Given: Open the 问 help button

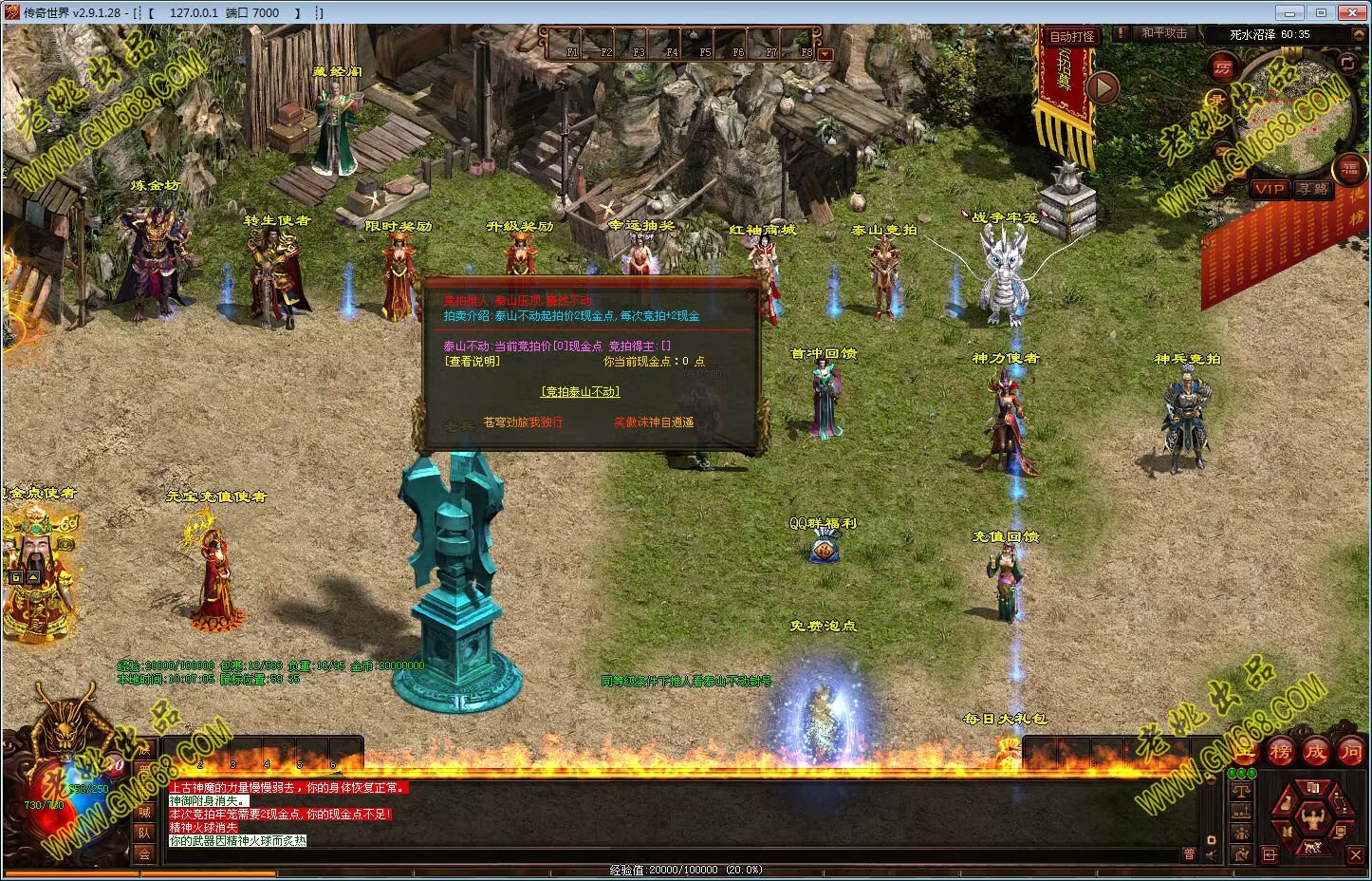Looking at the screenshot, I should (1350, 750).
